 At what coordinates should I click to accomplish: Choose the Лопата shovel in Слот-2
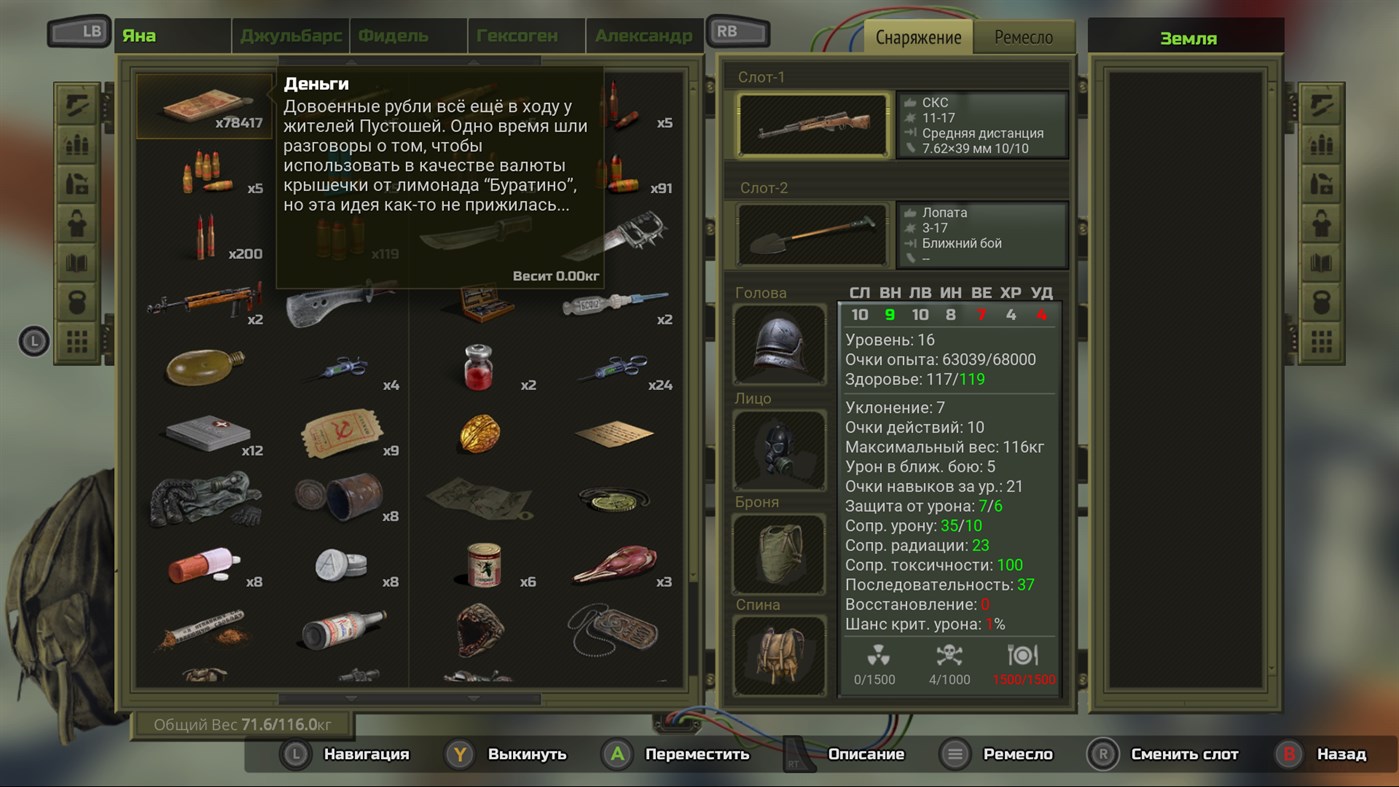click(812, 236)
